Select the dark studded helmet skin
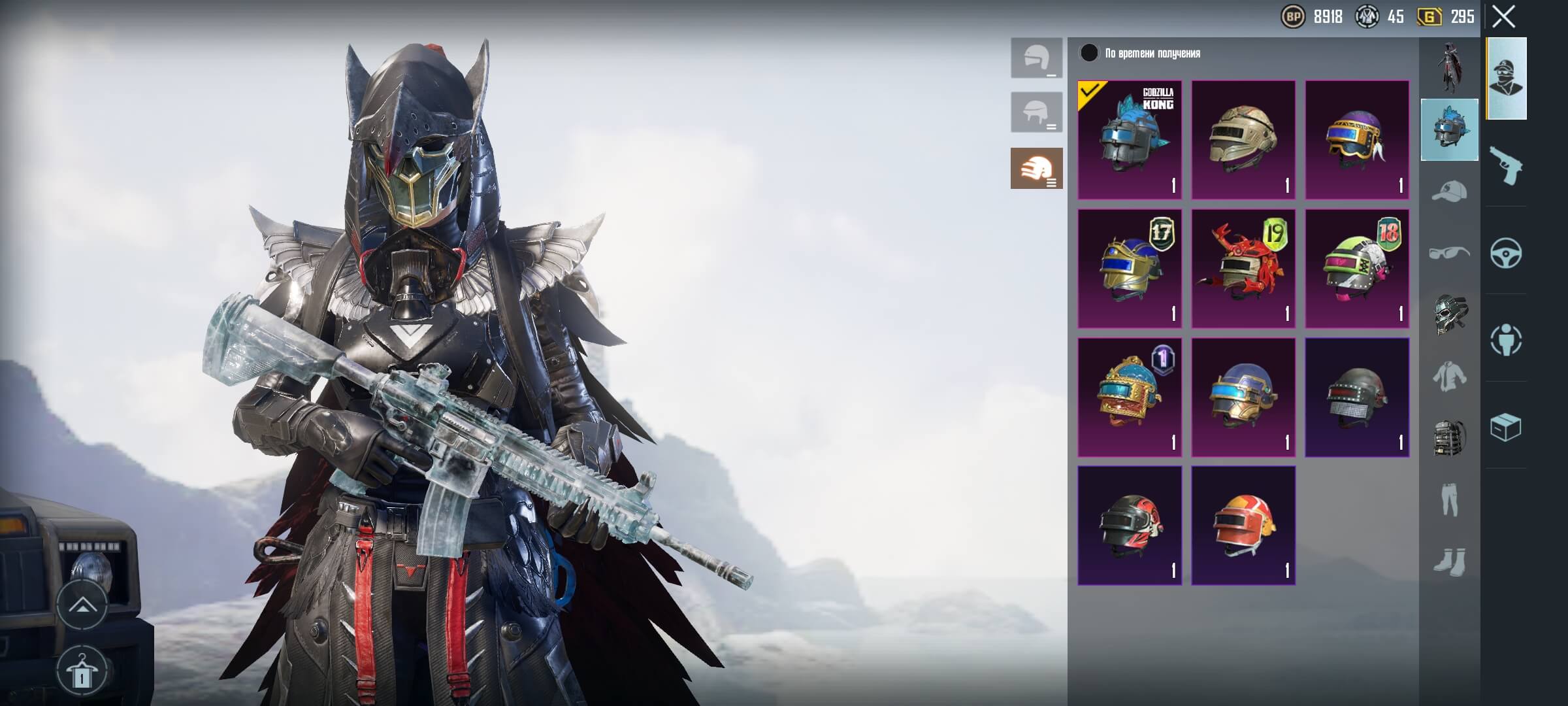The width and height of the screenshot is (1568, 706). coord(1357,397)
